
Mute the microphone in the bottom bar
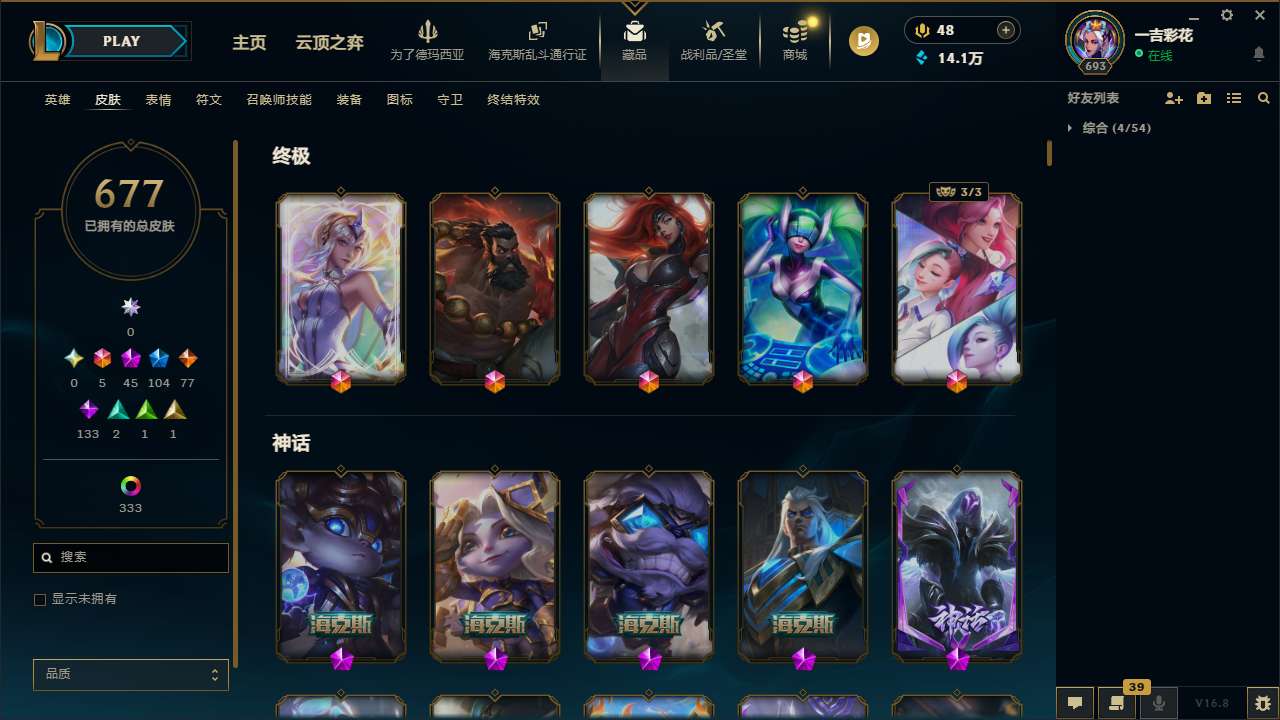[1158, 703]
